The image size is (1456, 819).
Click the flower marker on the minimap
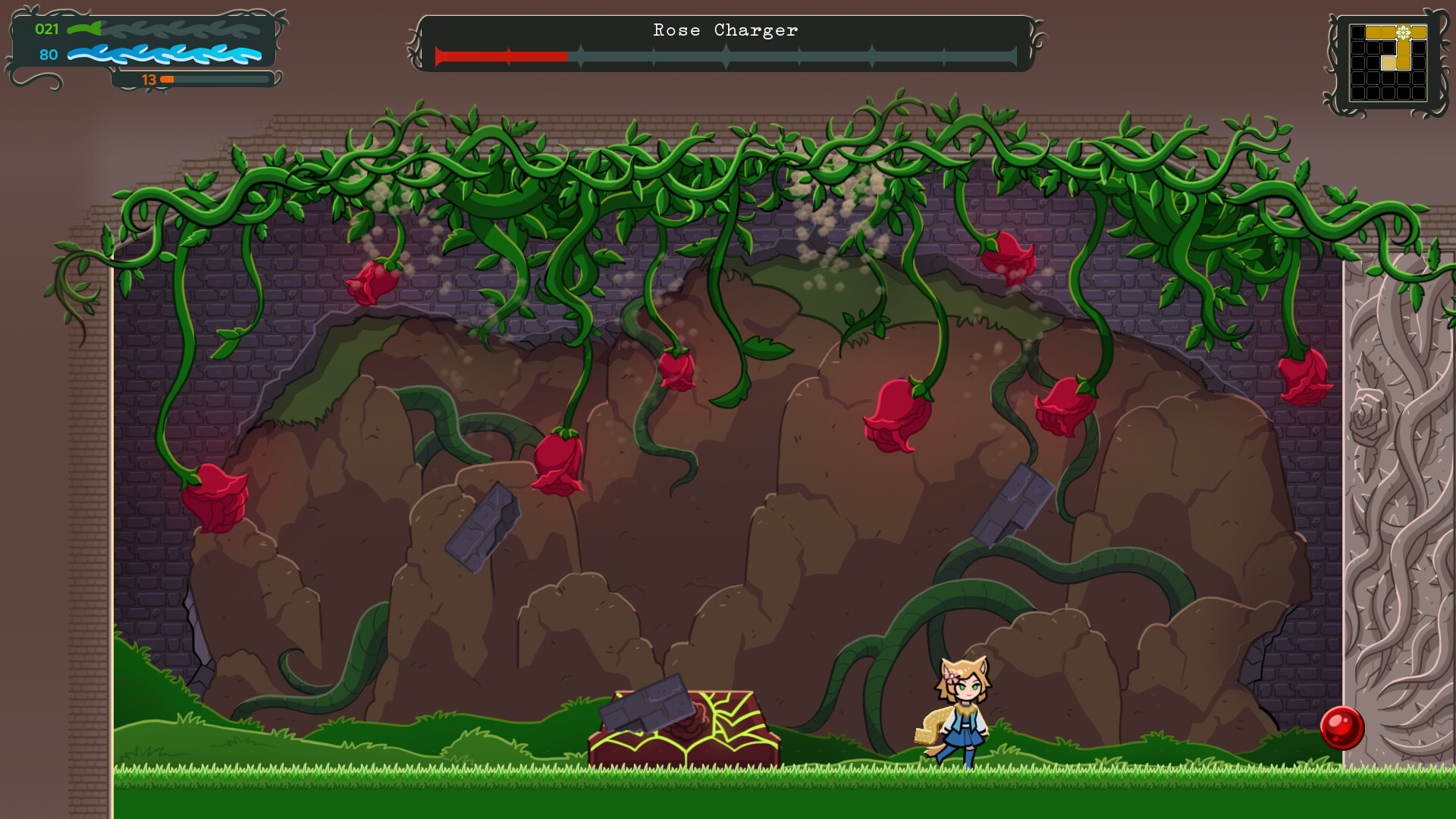[x=1404, y=33]
